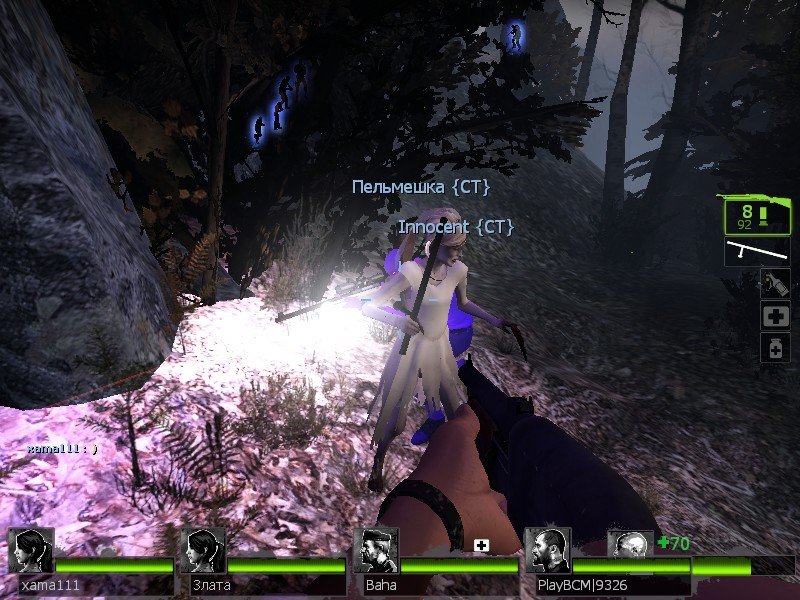Image resolution: width=800 pixels, height=600 pixels.
Task: Click the xama111 chat message
Action: (63, 450)
